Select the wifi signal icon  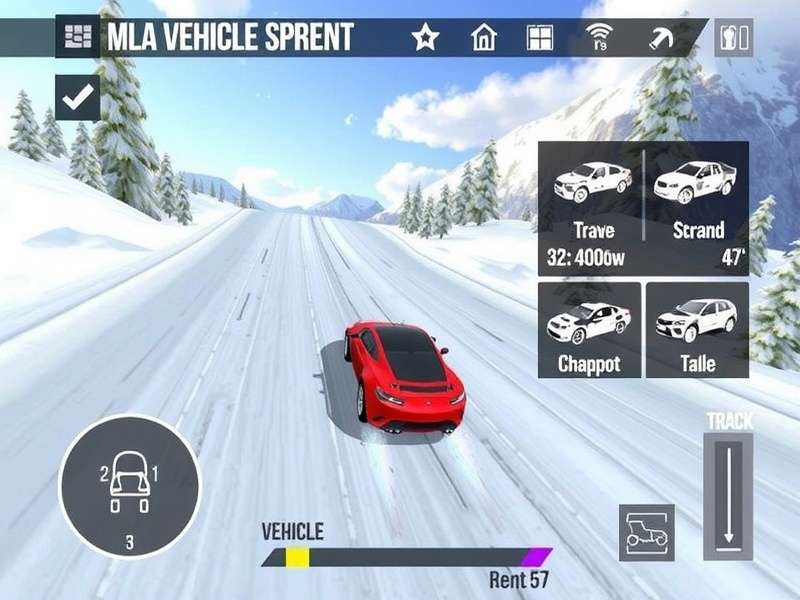599,38
